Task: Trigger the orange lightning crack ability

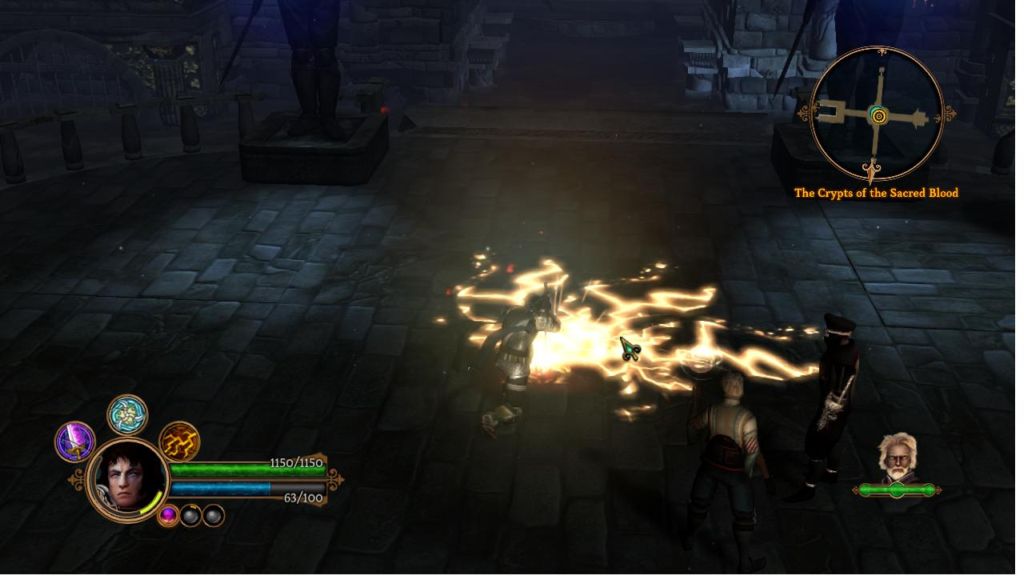Action: (179, 441)
